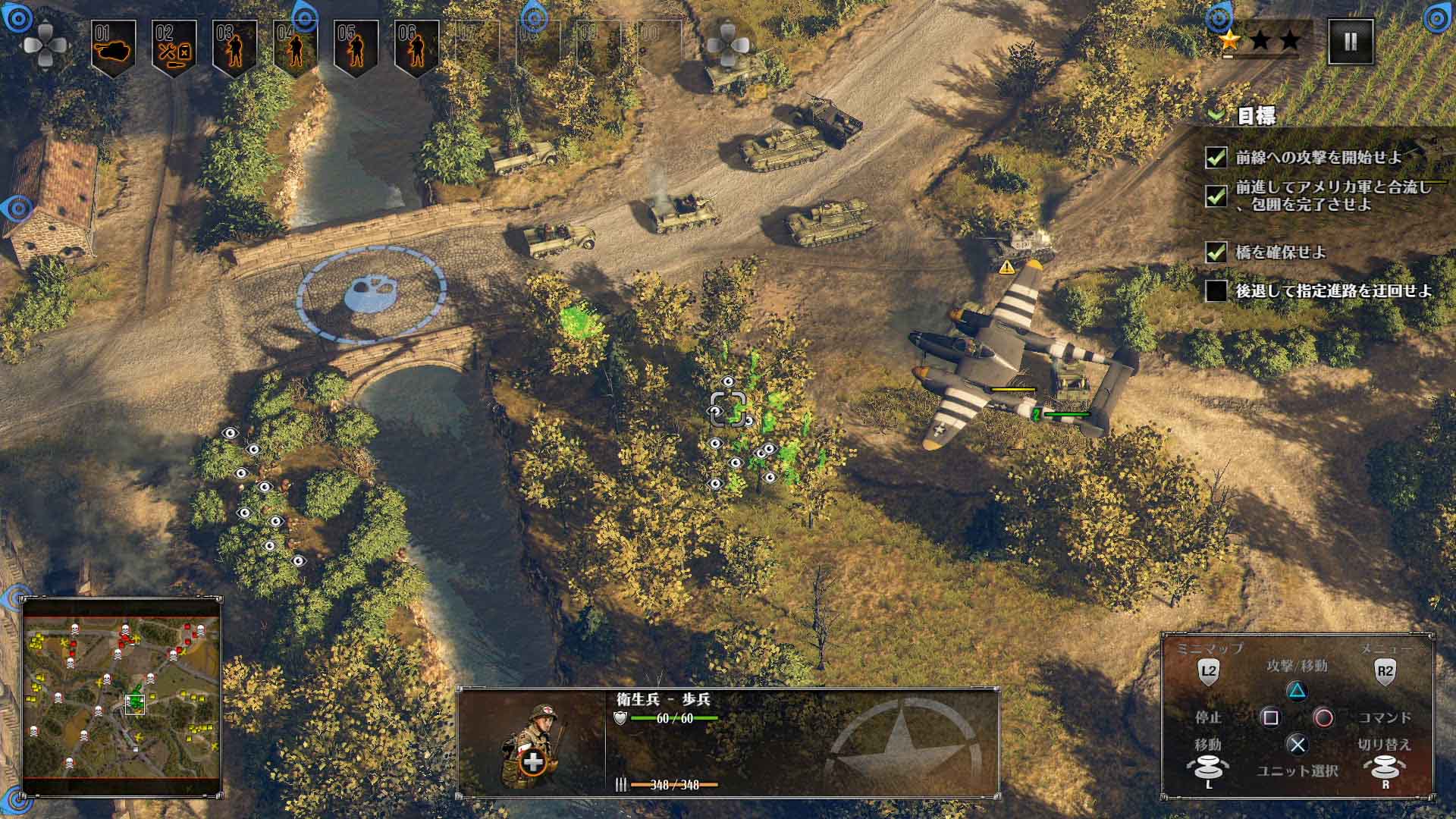Open the menu with the R2 shield icon
Viewport: 1456px width, 819px height.
[1386, 670]
